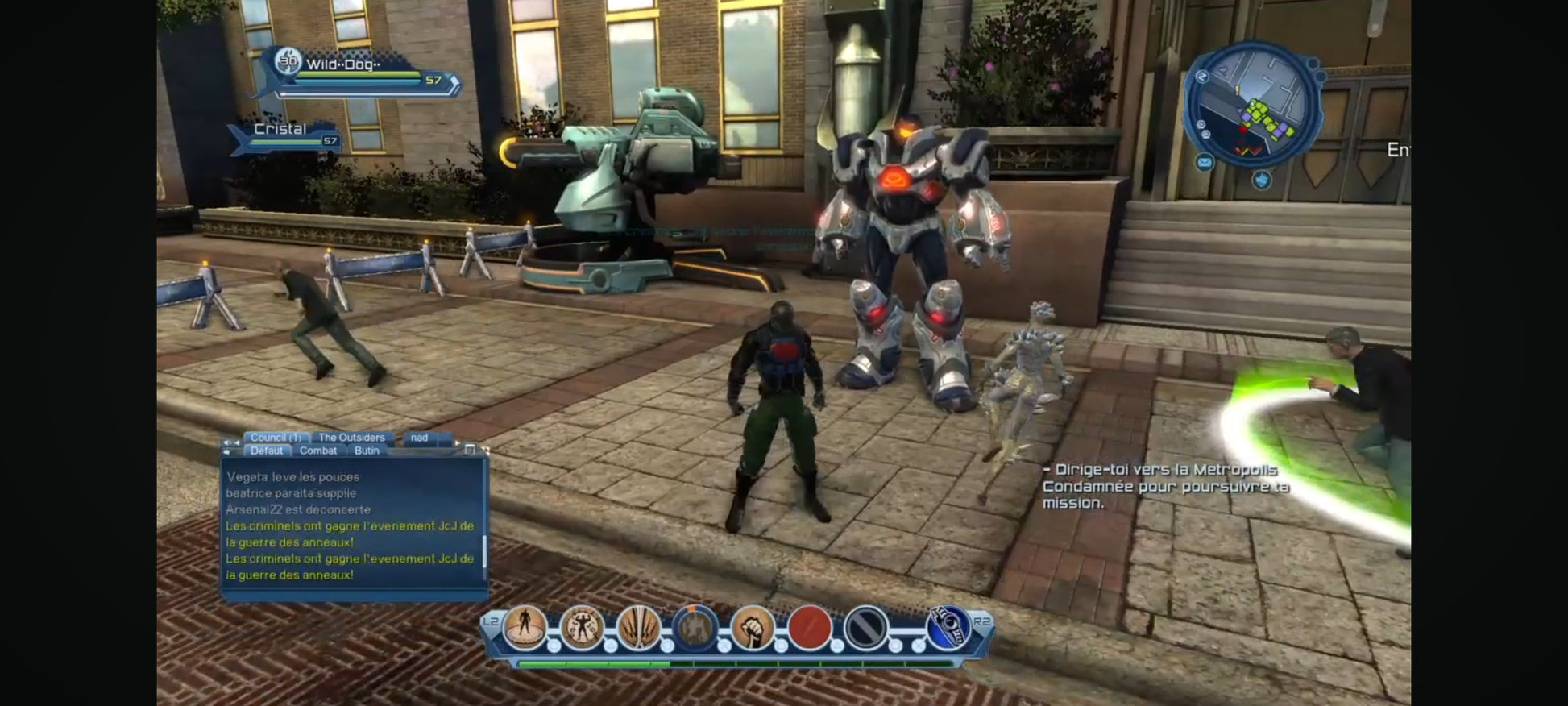Switch to the Council chat channel tab
This screenshot has height=706, width=1568.
(275, 438)
